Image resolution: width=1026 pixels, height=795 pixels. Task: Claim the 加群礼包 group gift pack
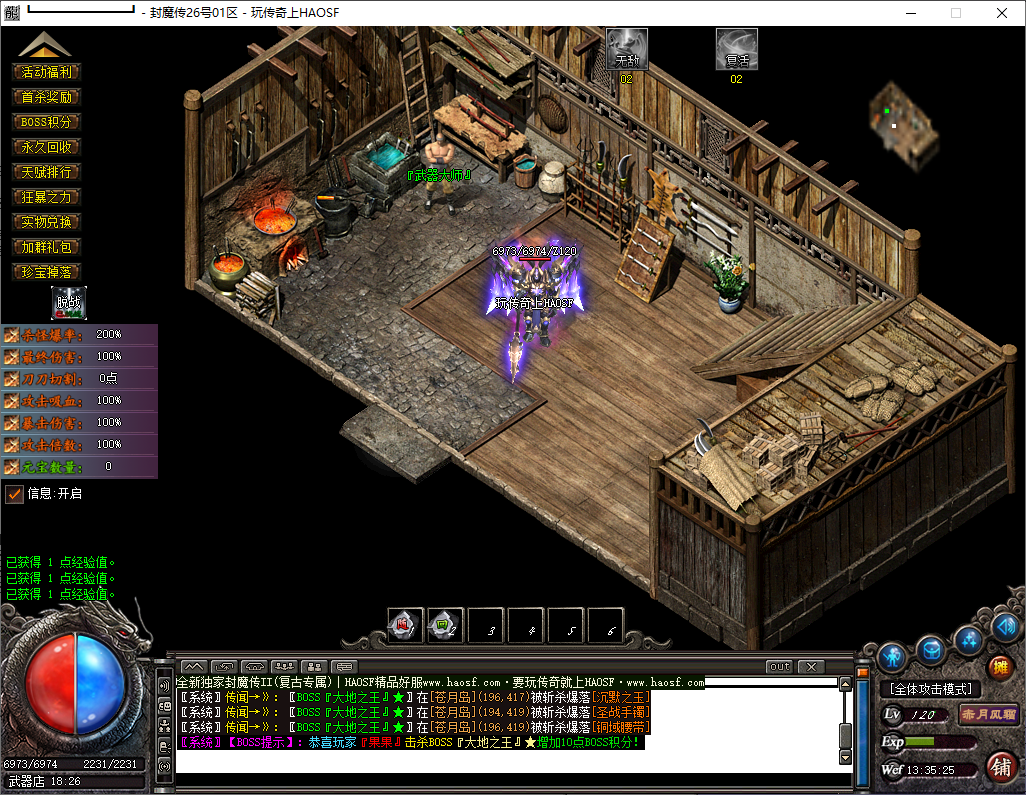pos(46,247)
